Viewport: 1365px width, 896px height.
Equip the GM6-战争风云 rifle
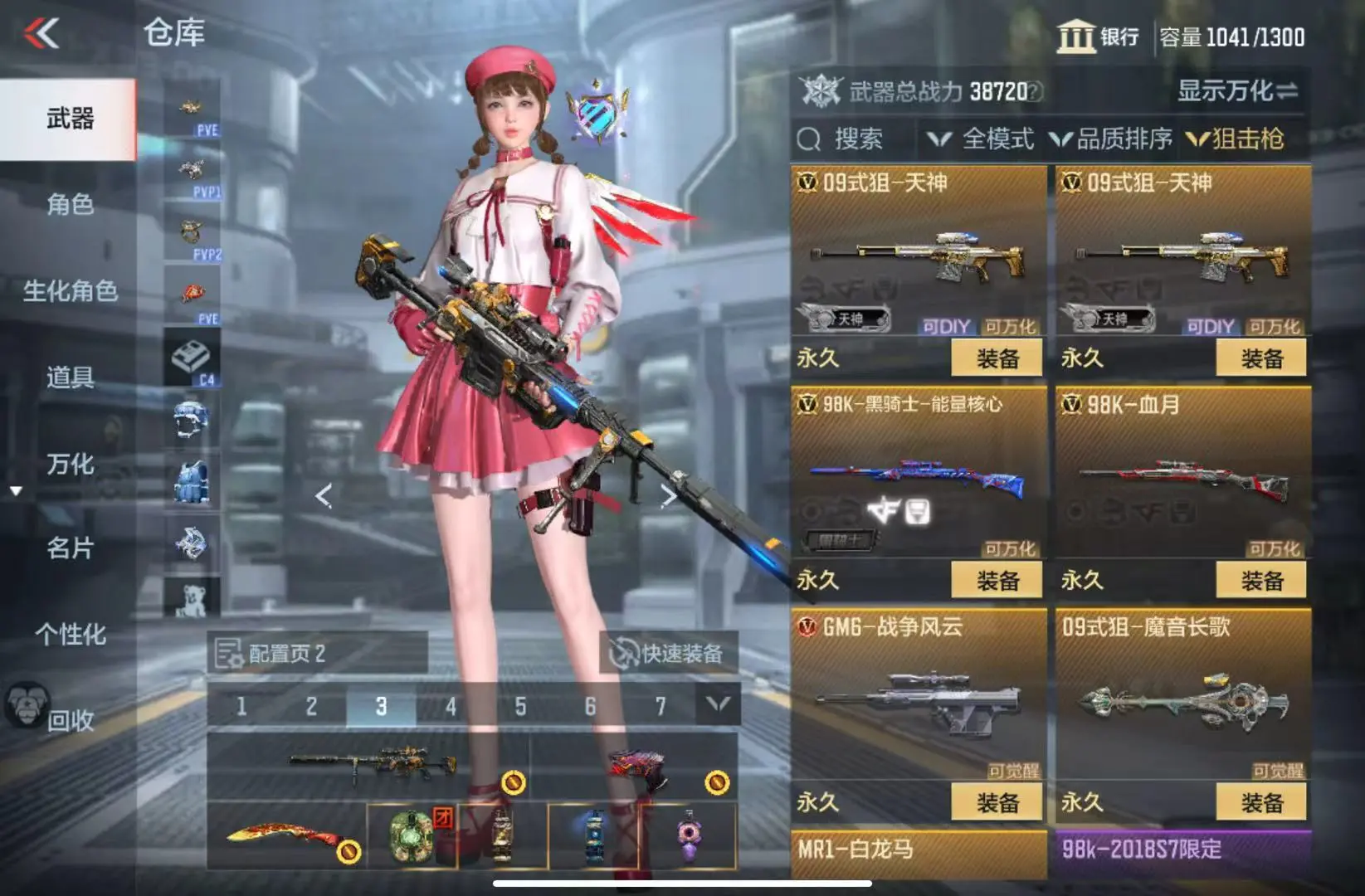pyautogui.click(x=997, y=802)
